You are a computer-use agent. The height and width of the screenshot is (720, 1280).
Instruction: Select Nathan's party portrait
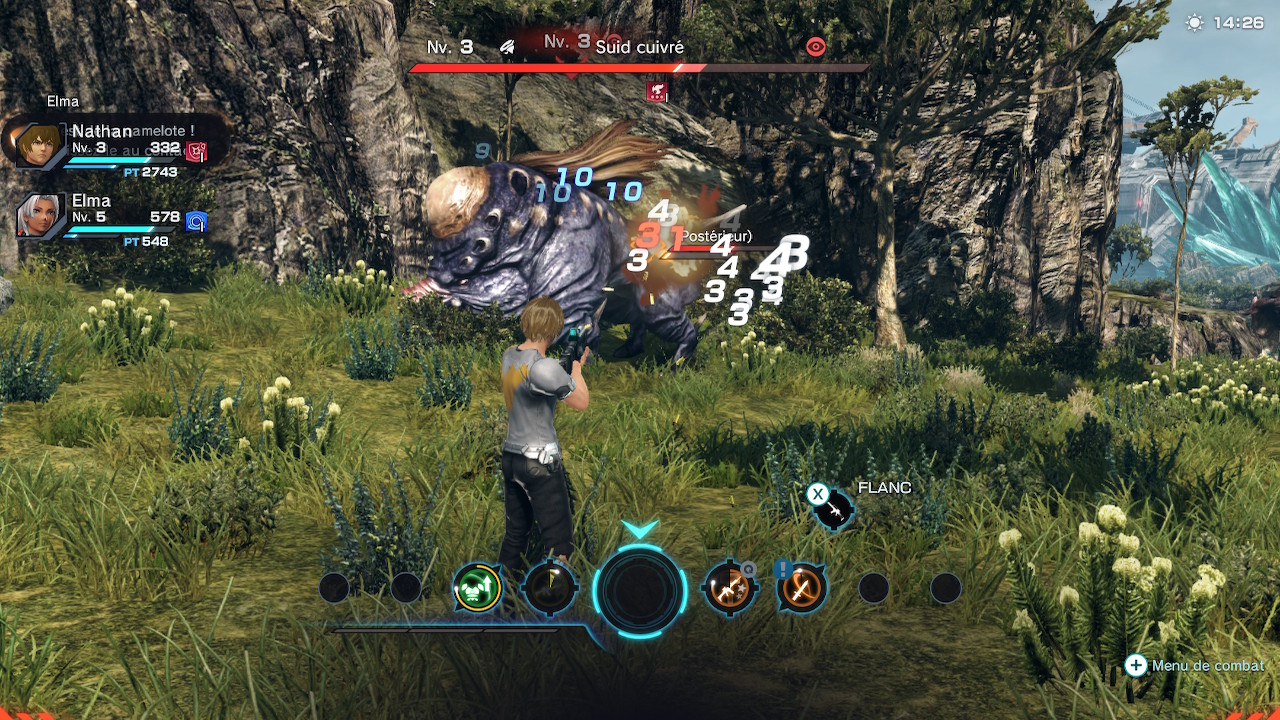[x=38, y=145]
